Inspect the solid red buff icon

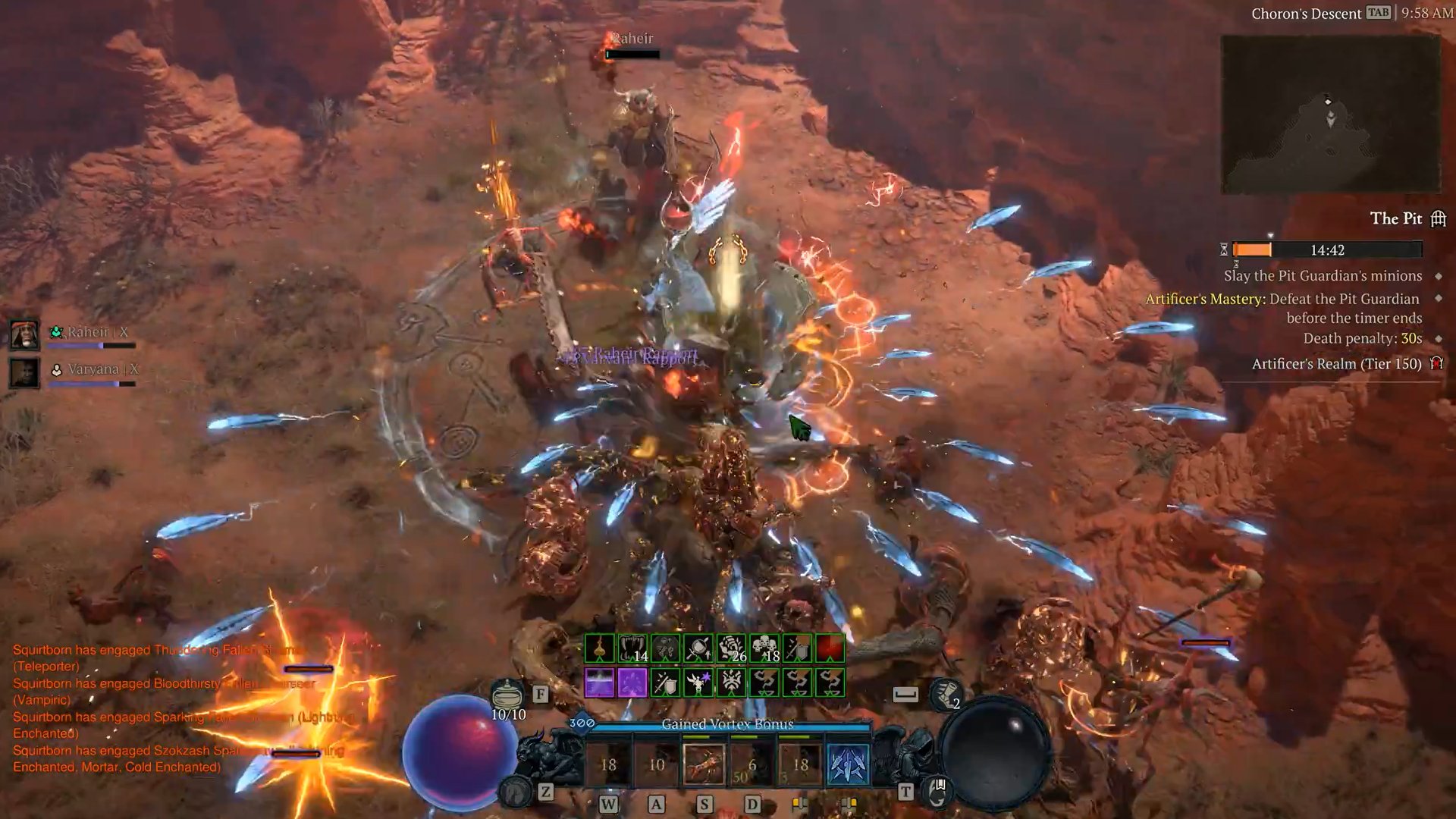tap(830, 649)
